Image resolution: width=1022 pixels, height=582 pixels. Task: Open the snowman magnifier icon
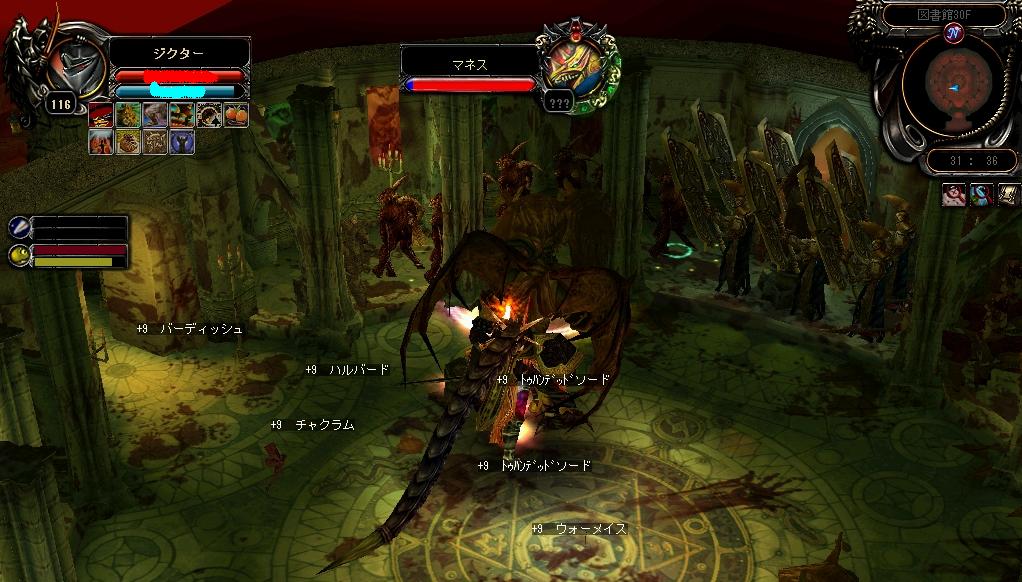pyautogui.click(x=980, y=194)
